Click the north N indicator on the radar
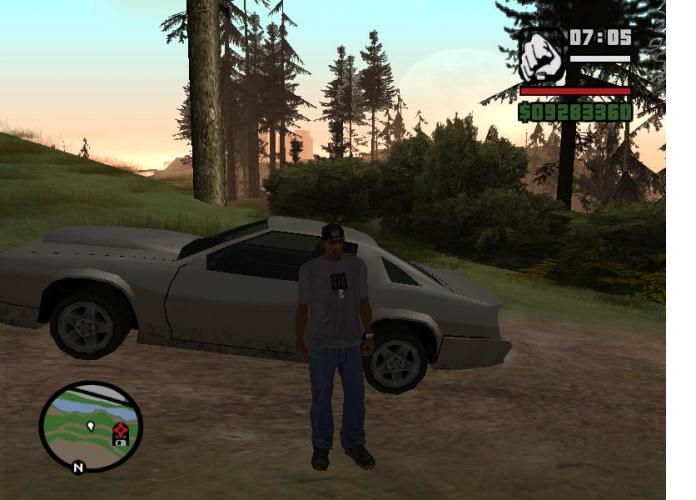 pos(78,466)
